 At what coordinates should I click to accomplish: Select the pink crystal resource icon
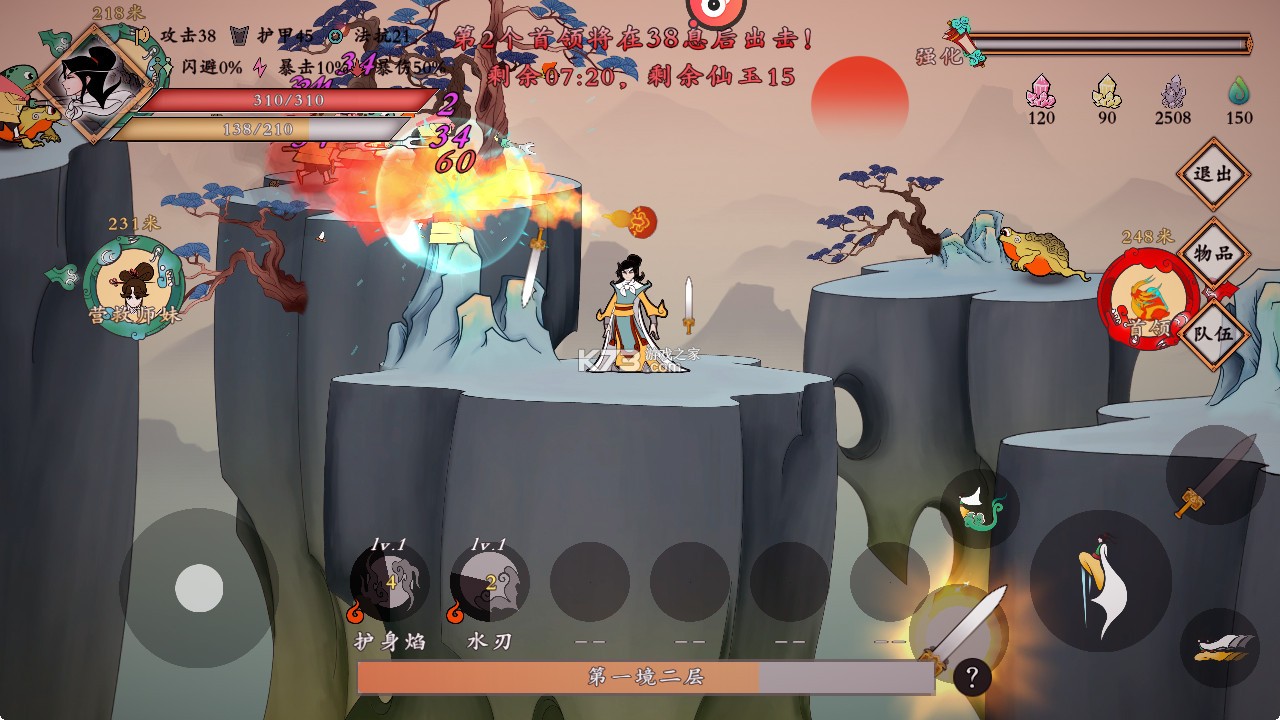point(1041,92)
